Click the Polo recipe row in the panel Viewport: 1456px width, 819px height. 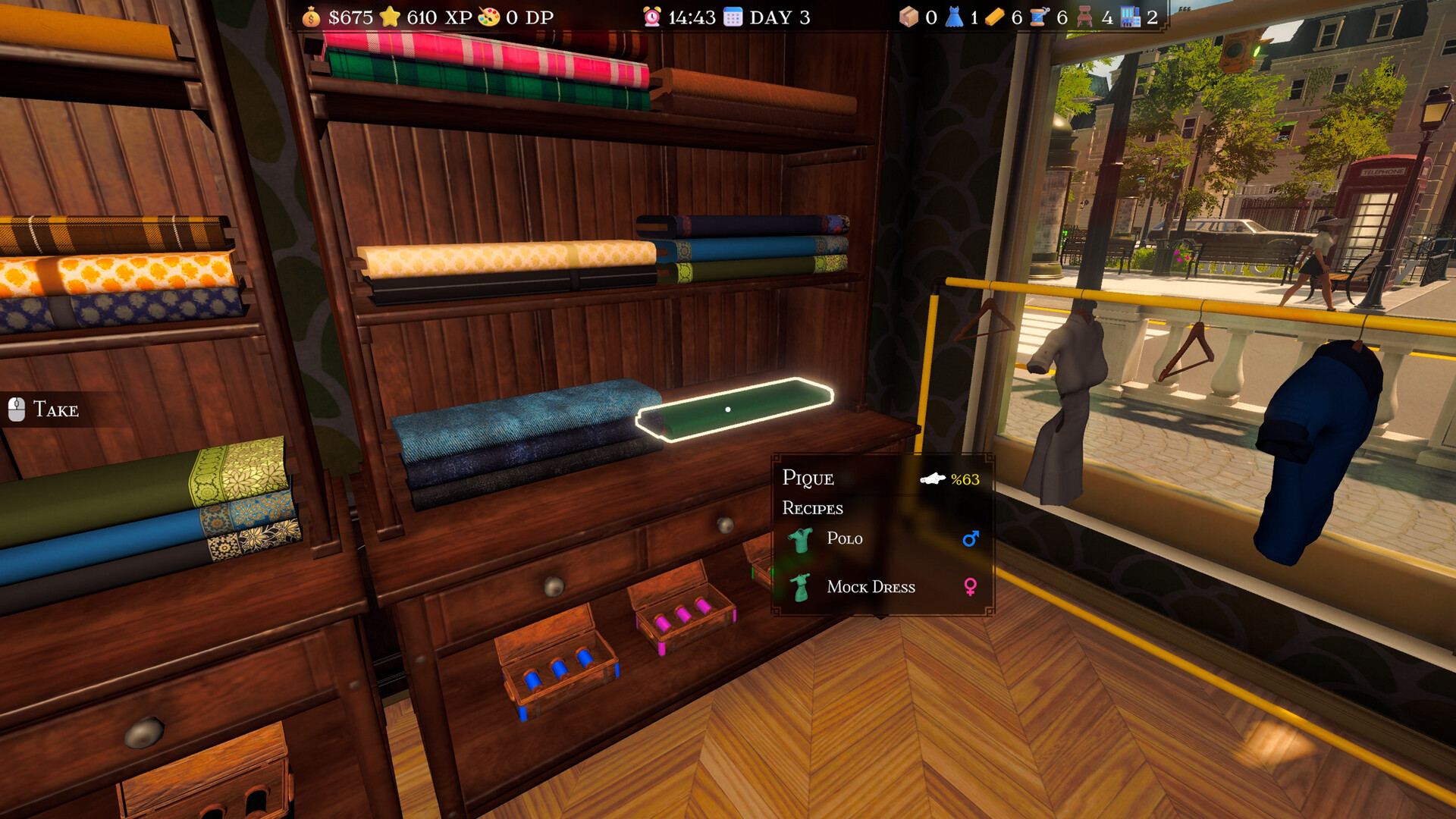click(845, 538)
